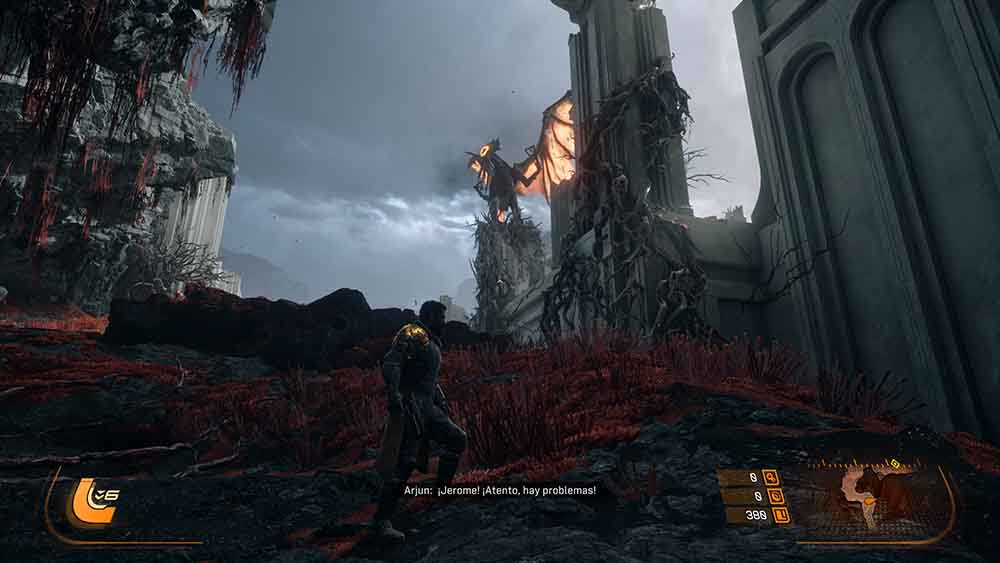Click the resource icon beside the 380 counter

(780, 515)
